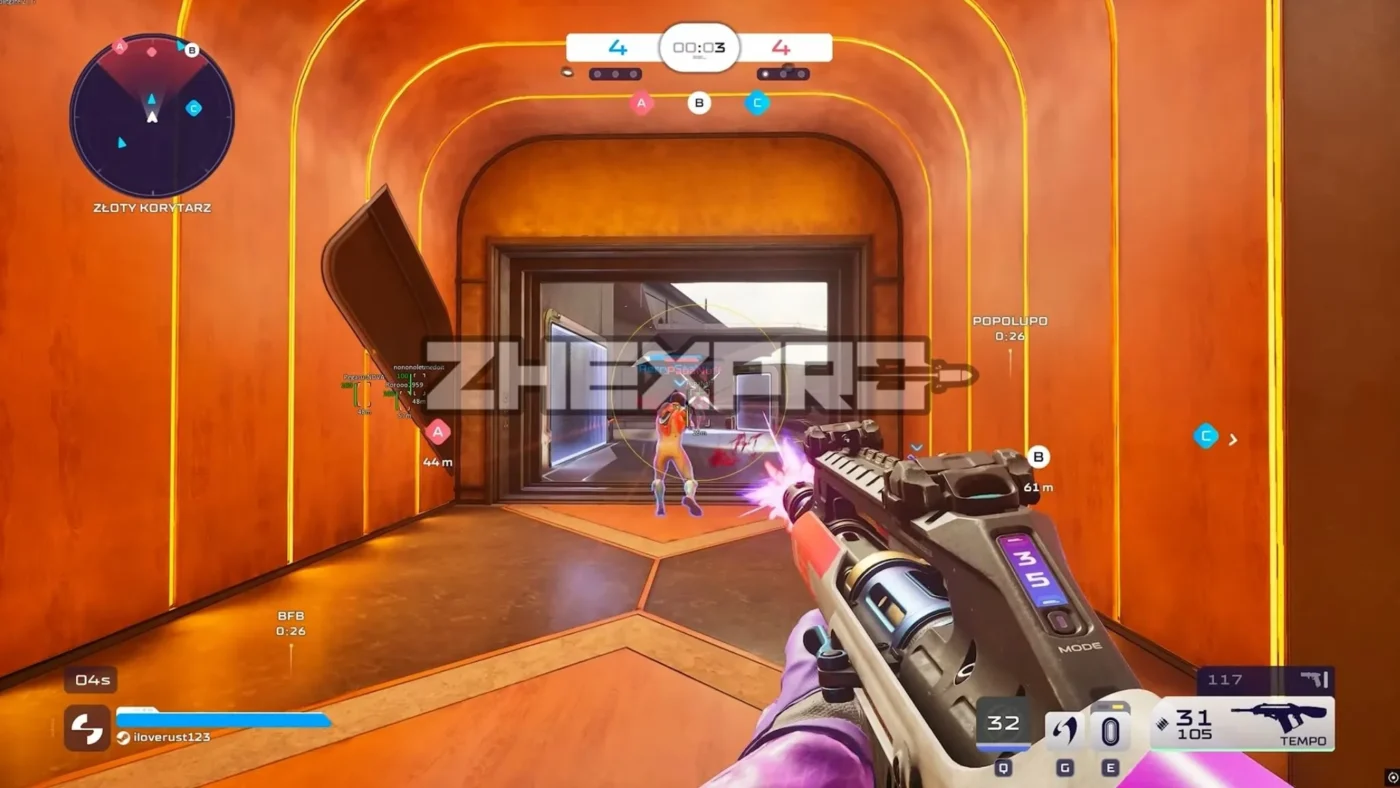Expand the chevron next to objective marker C
The image size is (1400, 788).
coord(1233,438)
